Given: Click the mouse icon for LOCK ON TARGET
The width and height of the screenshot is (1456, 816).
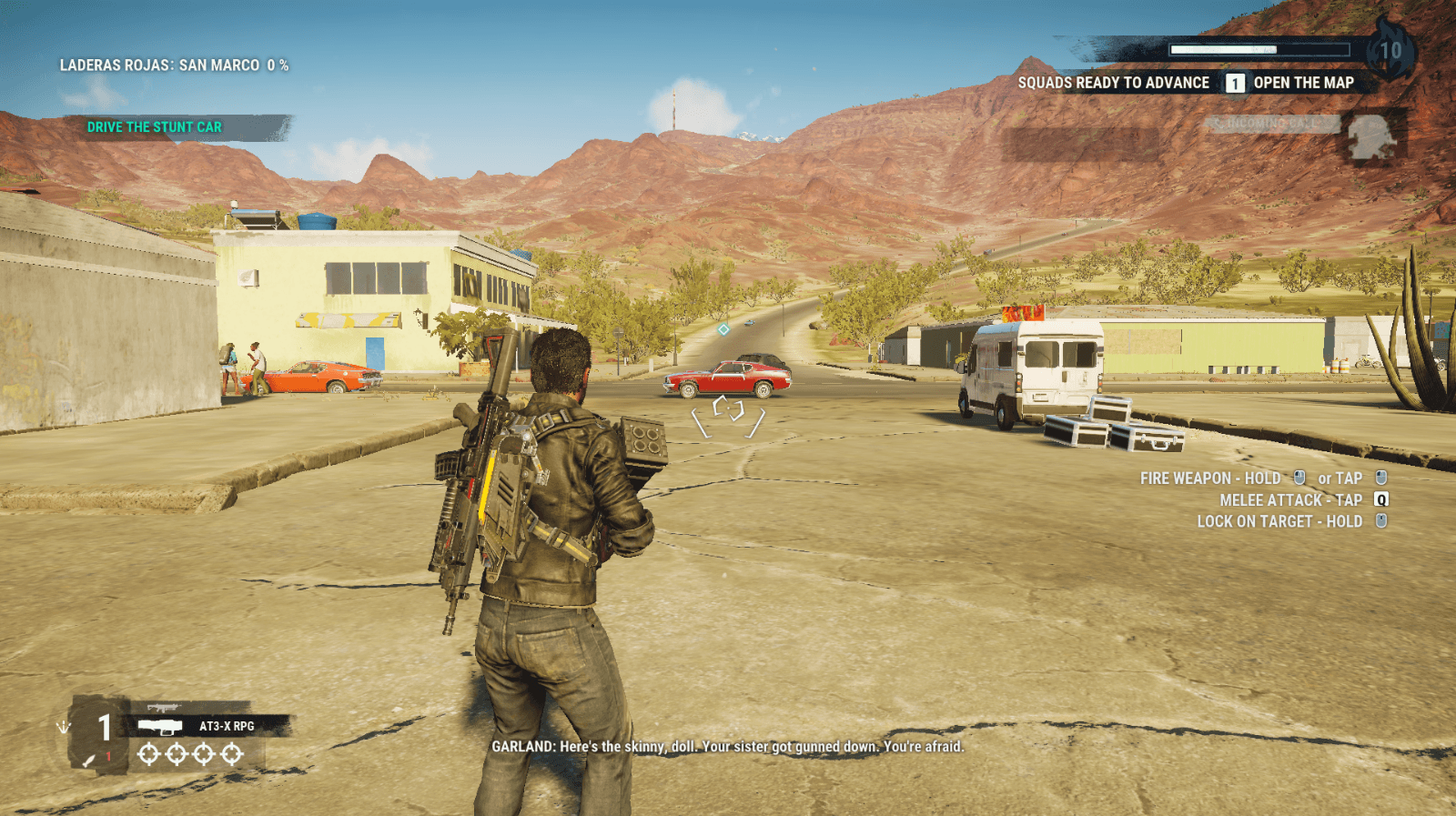Looking at the screenshot, I should click(1381, 521).
